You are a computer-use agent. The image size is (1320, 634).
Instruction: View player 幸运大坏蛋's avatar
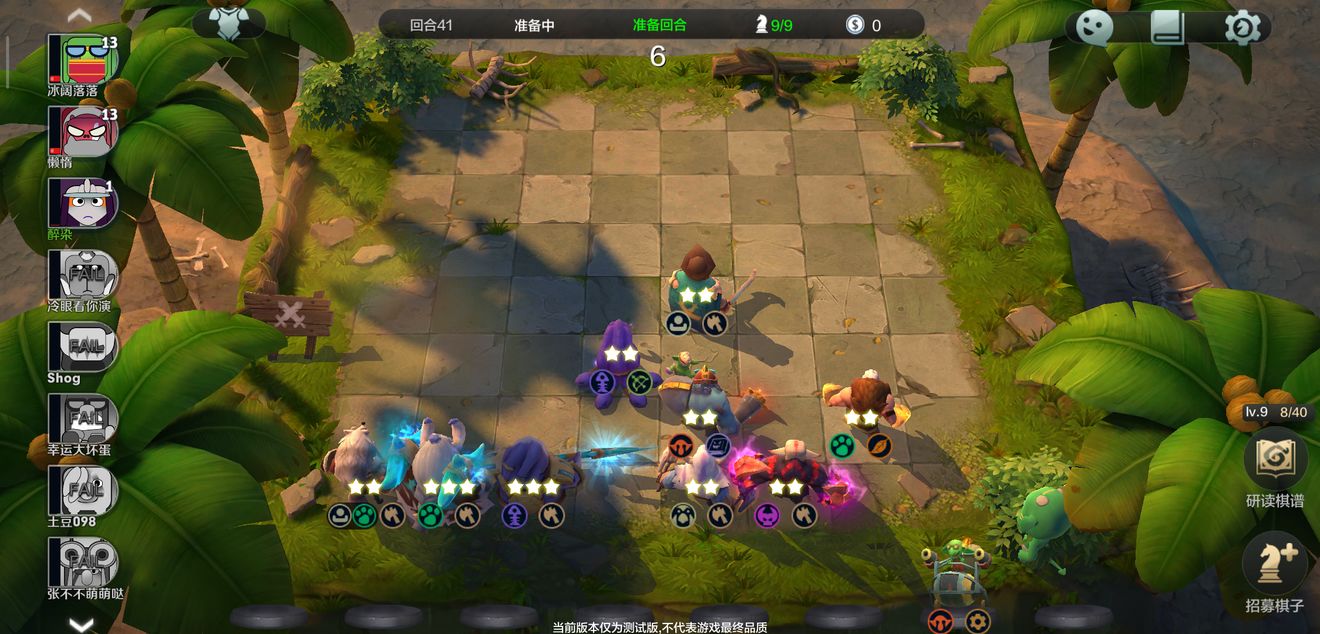84,419
